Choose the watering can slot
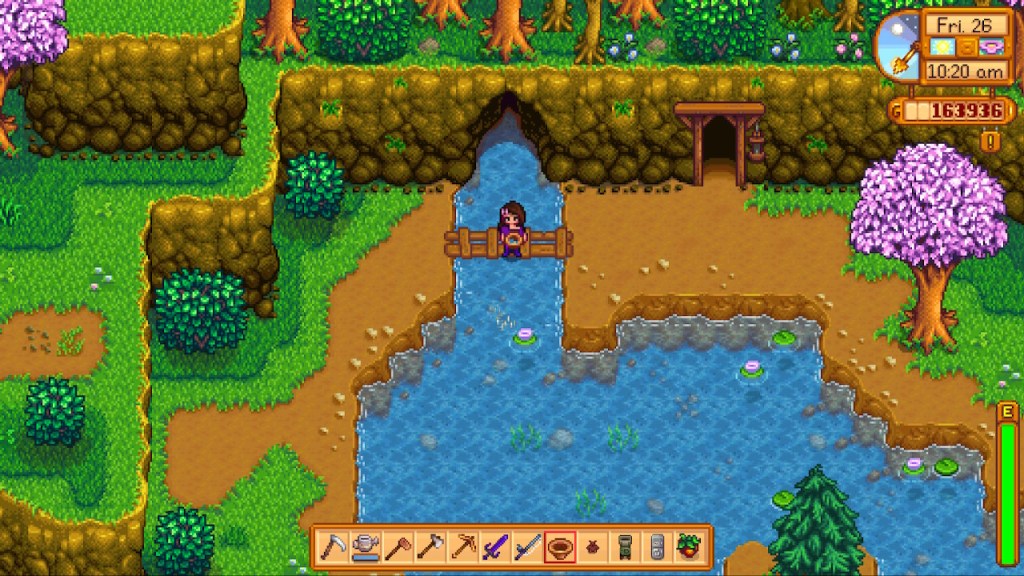Screen dimensions: 1024x576 tap(365, 547)
